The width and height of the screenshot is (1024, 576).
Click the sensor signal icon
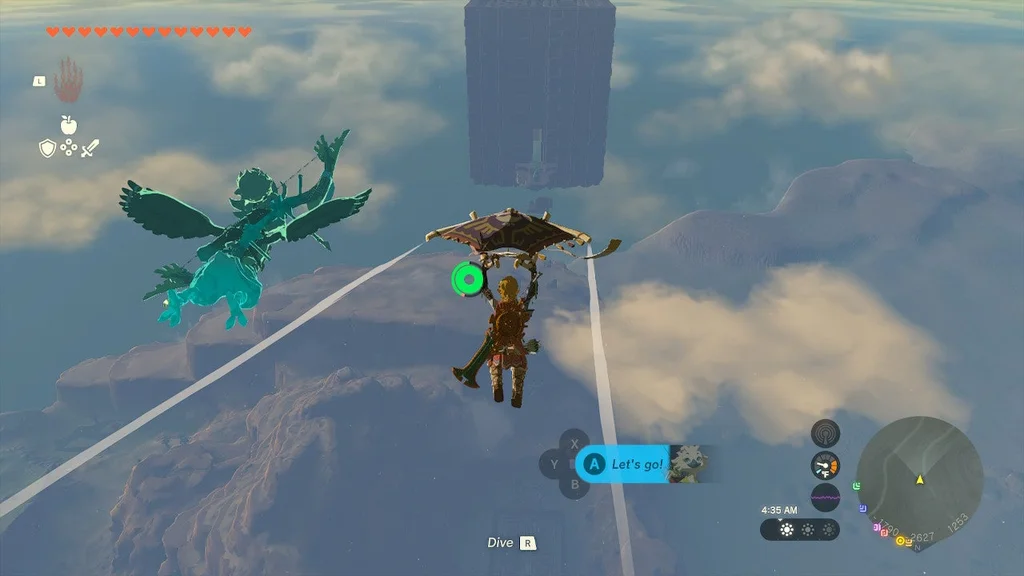825,433
